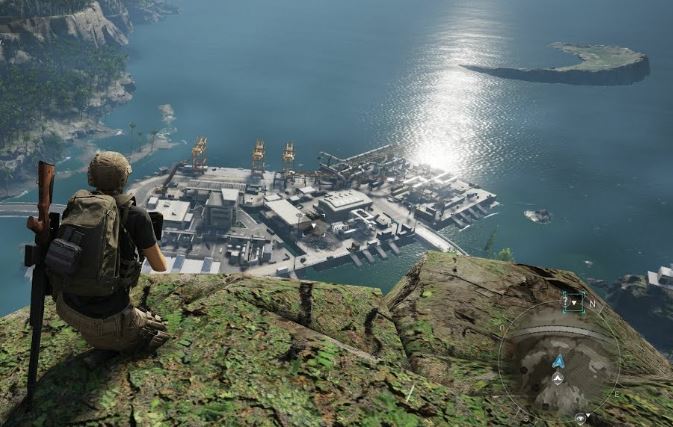This screenshot has height=427, width=673.
Task: Select the white arrow marker below the player
Action: pyautogui.click(x=558, y=379)
